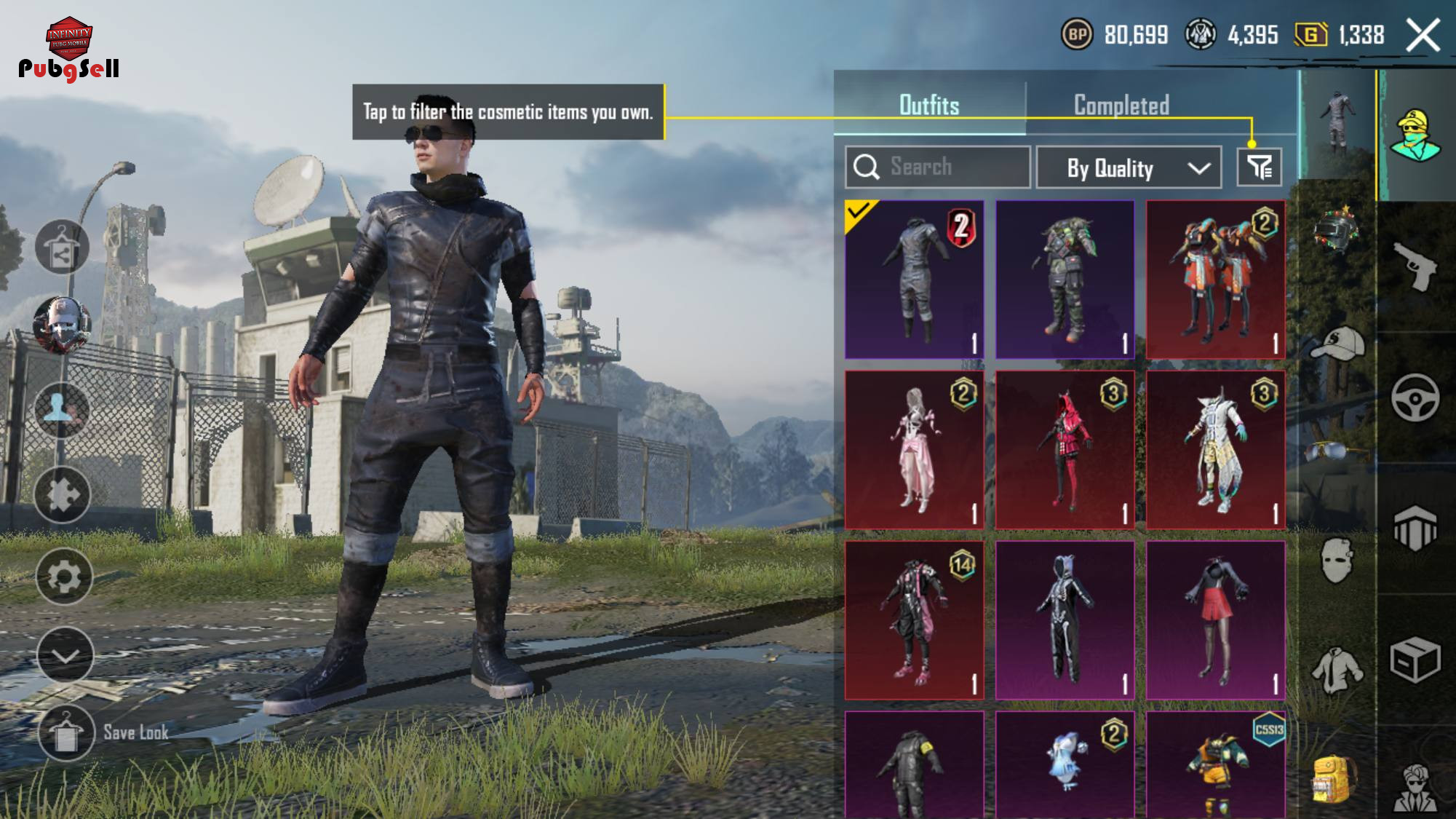Open the puzzle piece menu
The height and width of the screenshot is (819, 1456).
click(63, 495)
